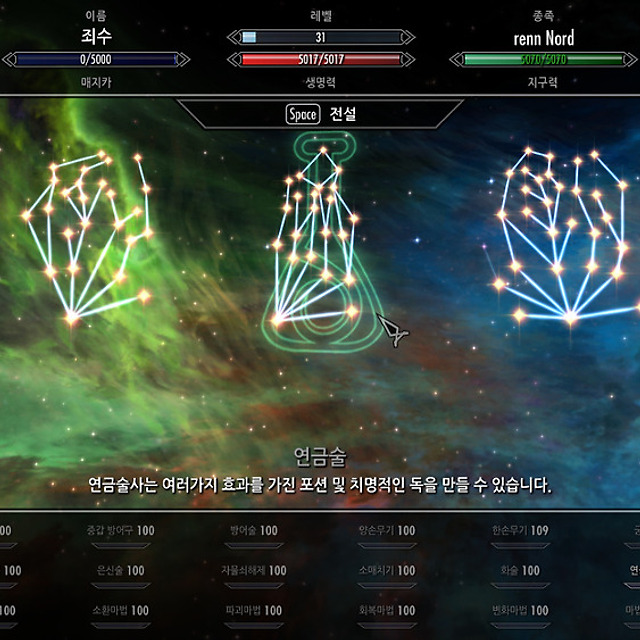Select the 변화마법 skill entry

tap(520, 610)
